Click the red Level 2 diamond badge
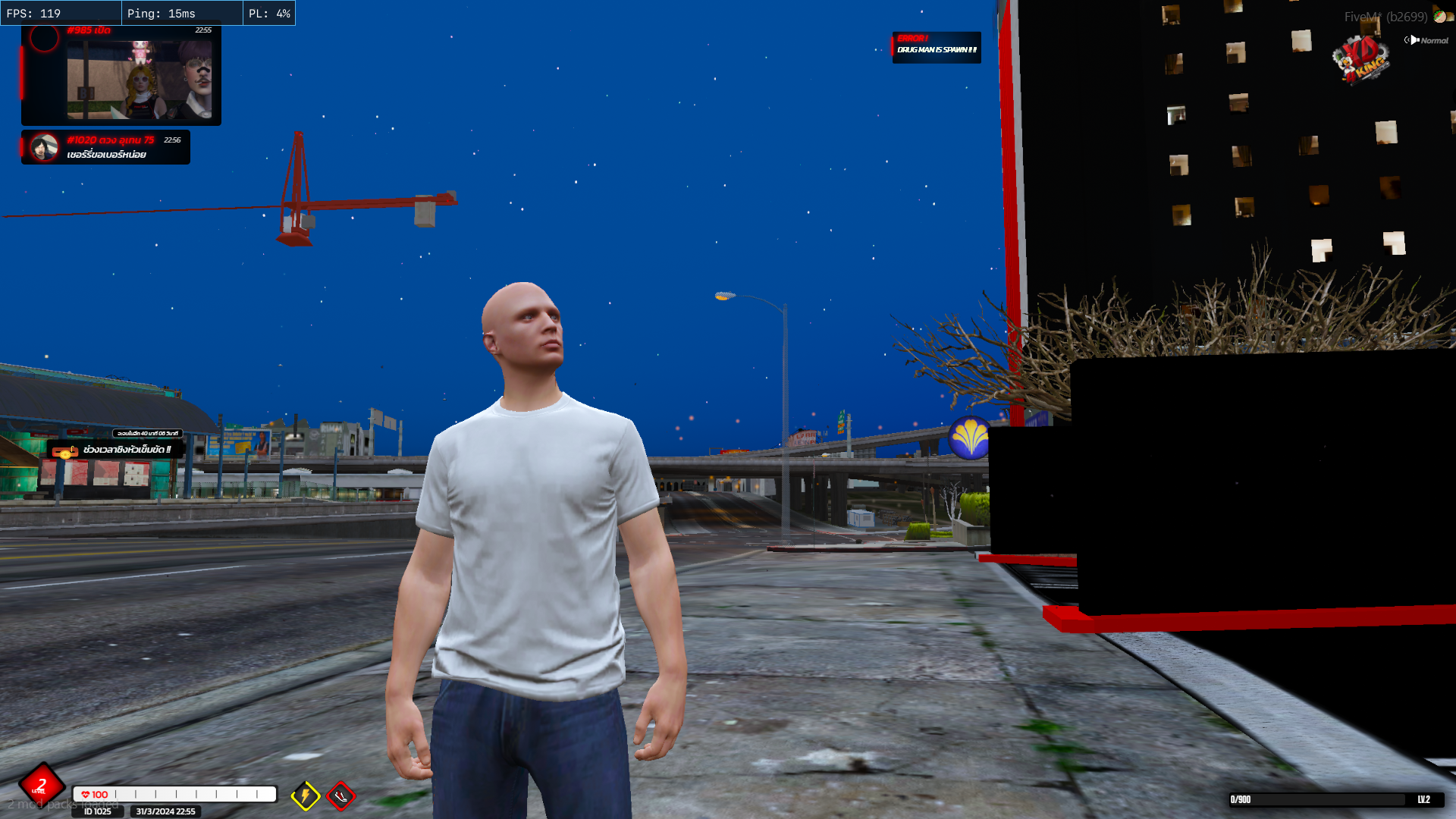The width and height of the screenshot is (1456, 819). 41,785
